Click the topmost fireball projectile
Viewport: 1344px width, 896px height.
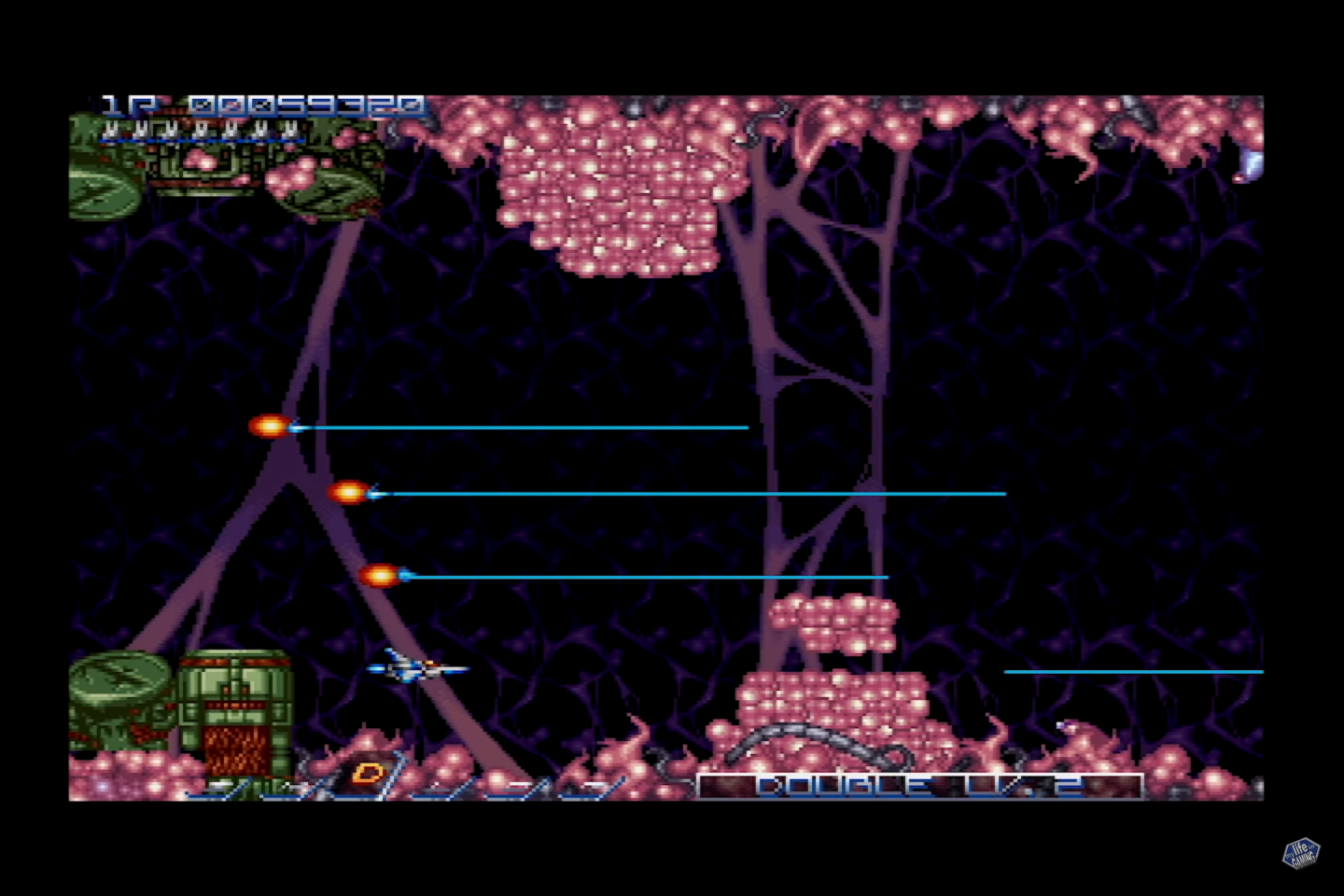coord(269,427)
